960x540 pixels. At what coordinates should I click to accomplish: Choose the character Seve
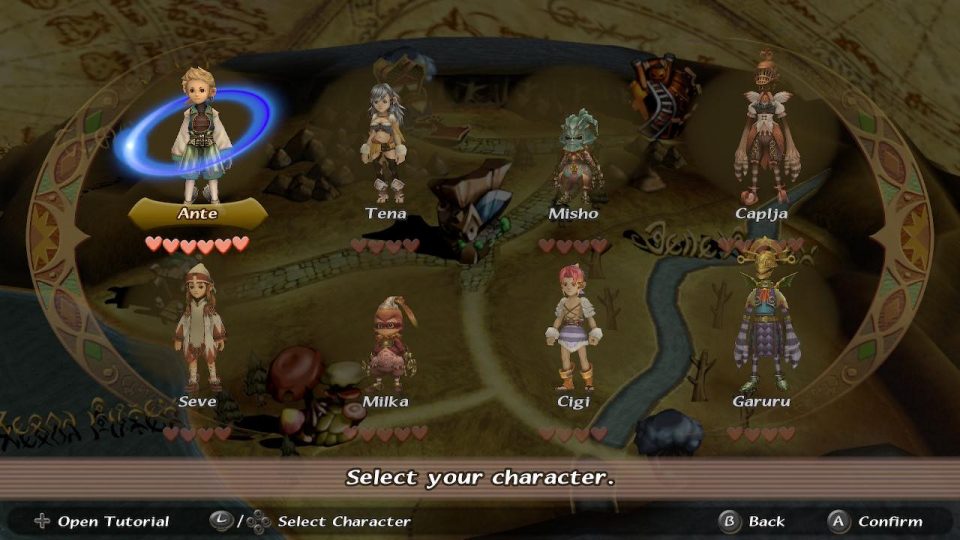coord(197,330)
